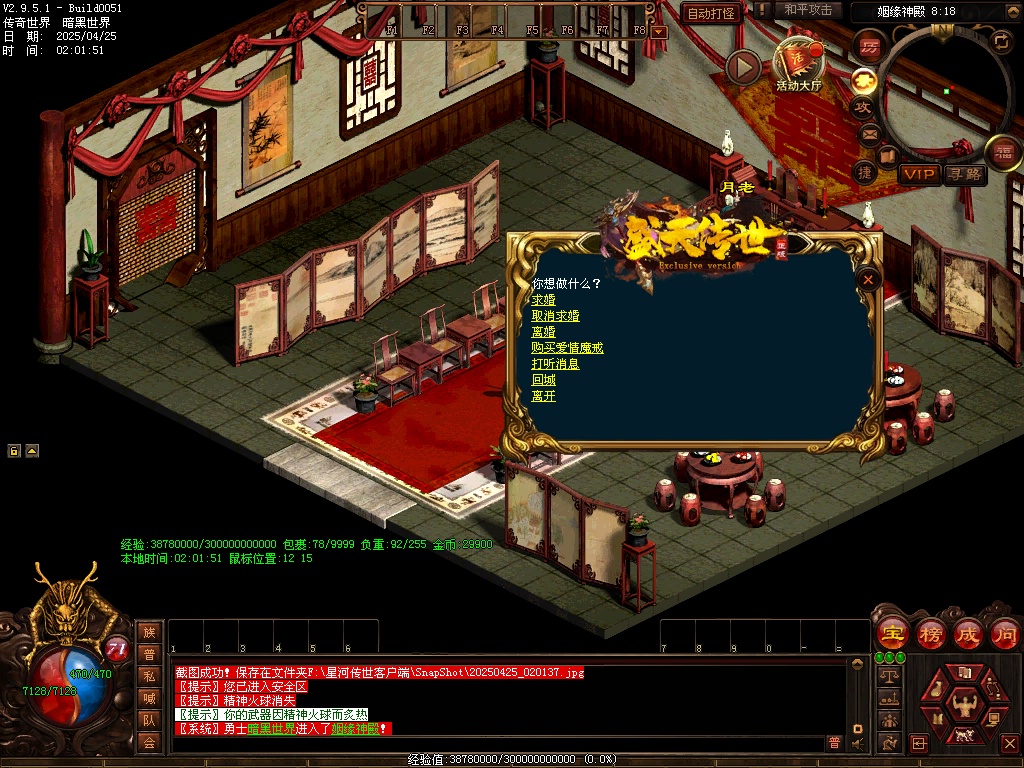This screenshot has height=768, width=1024.
Task: Switch the 和平攻击 attack mode
Action: [x=808, y=10]
